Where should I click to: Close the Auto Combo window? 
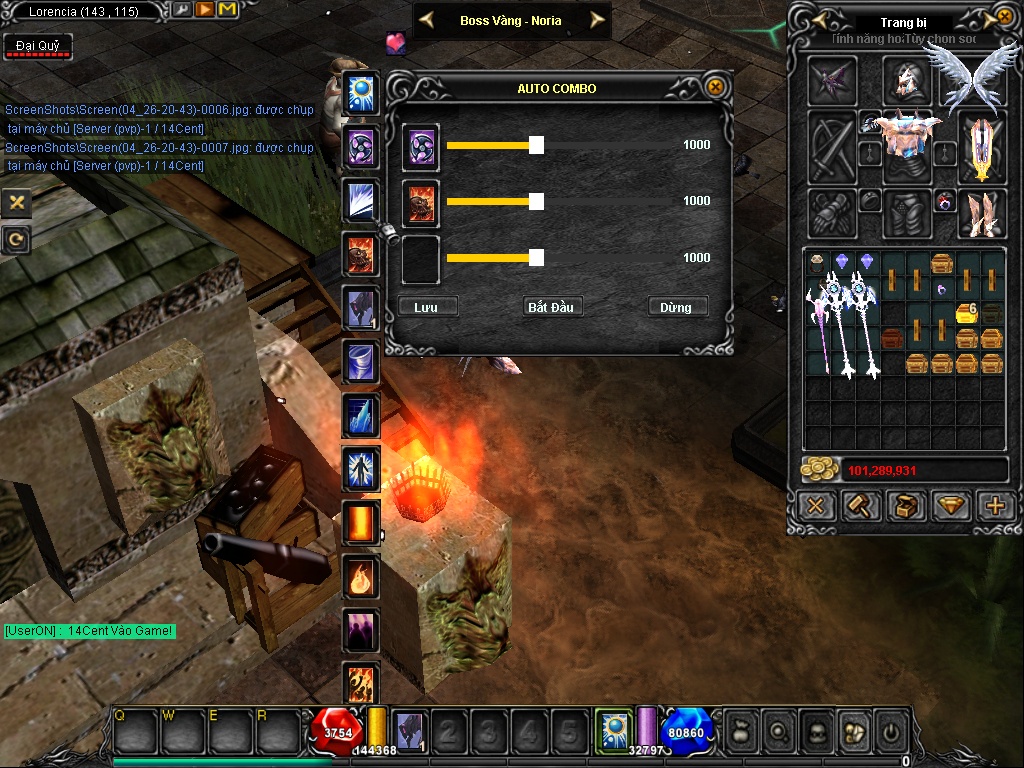[715, 87]
